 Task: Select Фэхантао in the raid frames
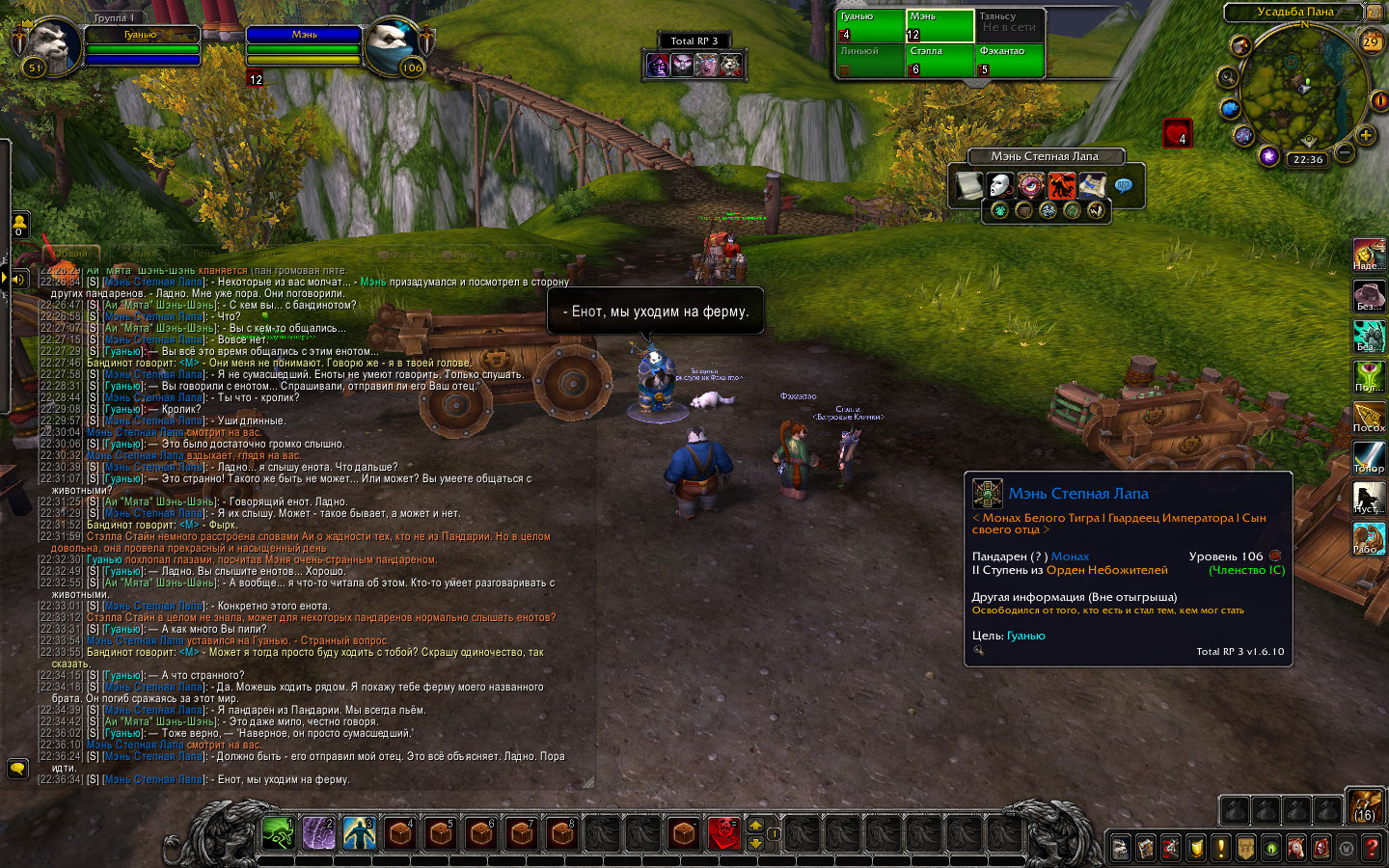[x=1009, y=61]
